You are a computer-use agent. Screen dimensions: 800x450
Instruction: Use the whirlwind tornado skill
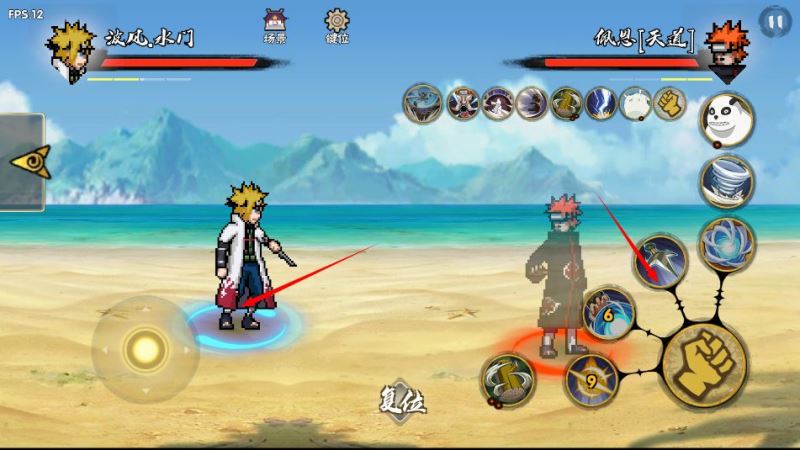coord(726,181)
